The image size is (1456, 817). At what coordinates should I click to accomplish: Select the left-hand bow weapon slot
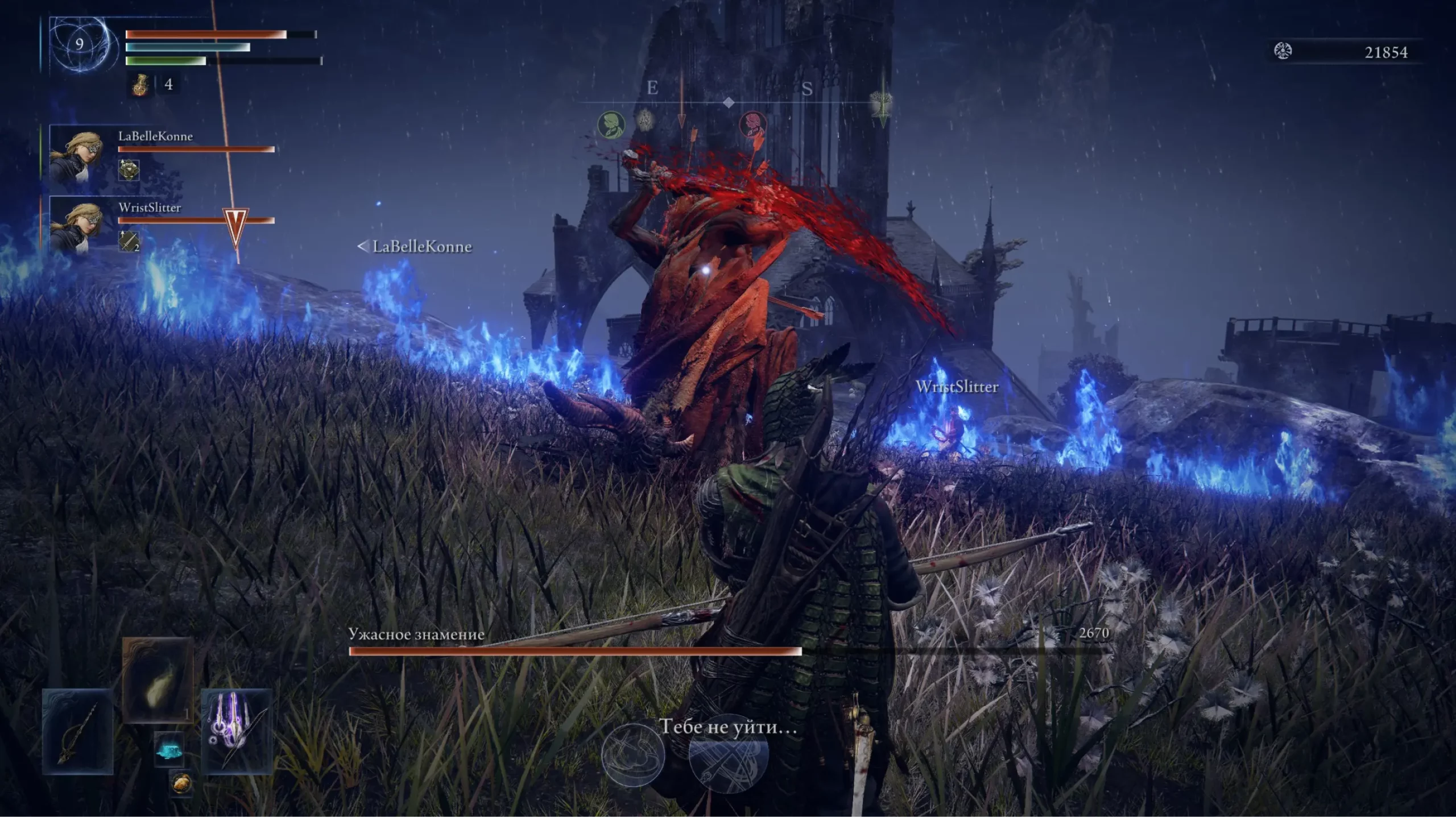pyautogui.click(x=78, y=731)
